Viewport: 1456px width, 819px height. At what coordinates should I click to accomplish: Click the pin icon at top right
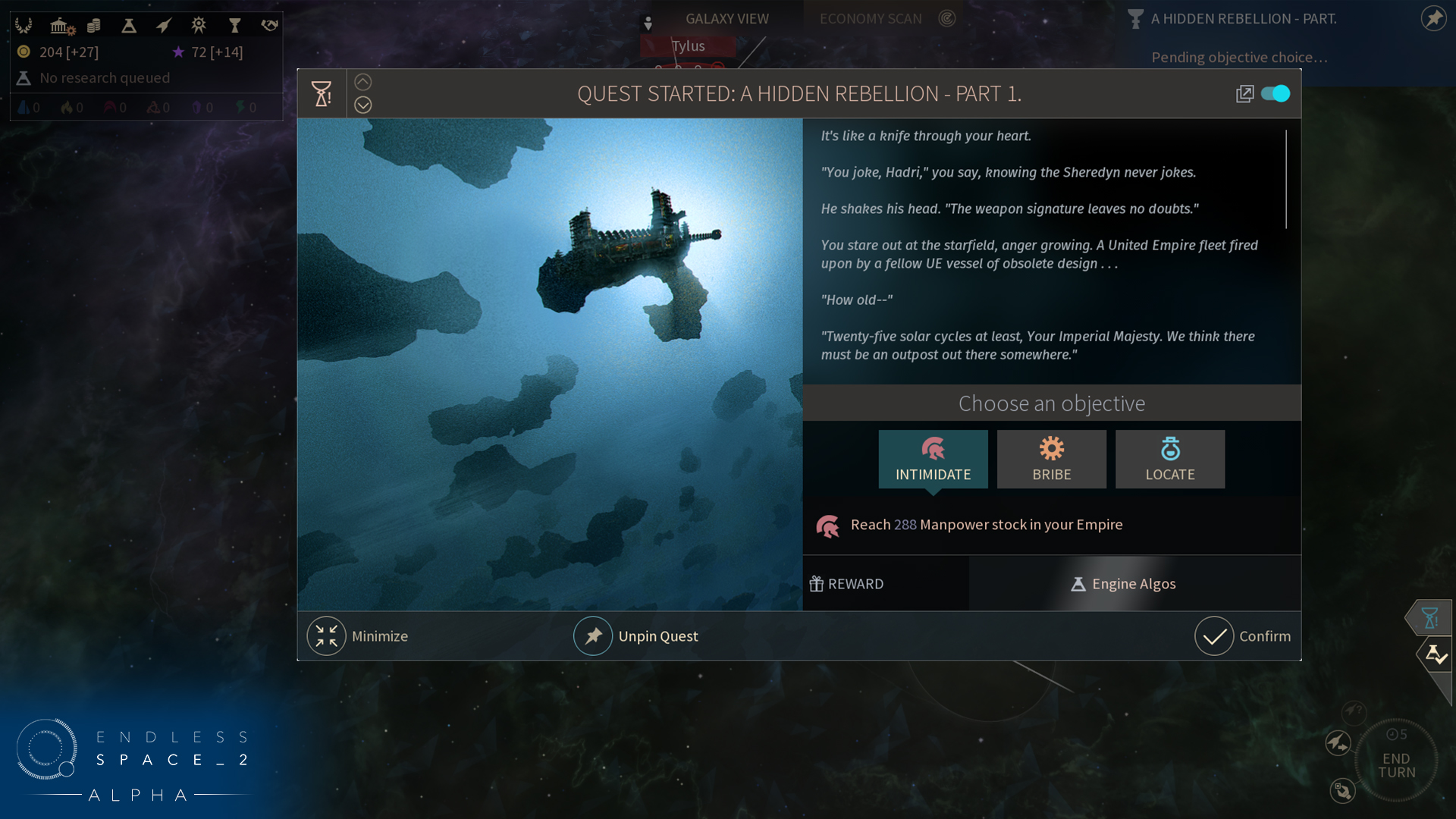[x=1433, y=18]
